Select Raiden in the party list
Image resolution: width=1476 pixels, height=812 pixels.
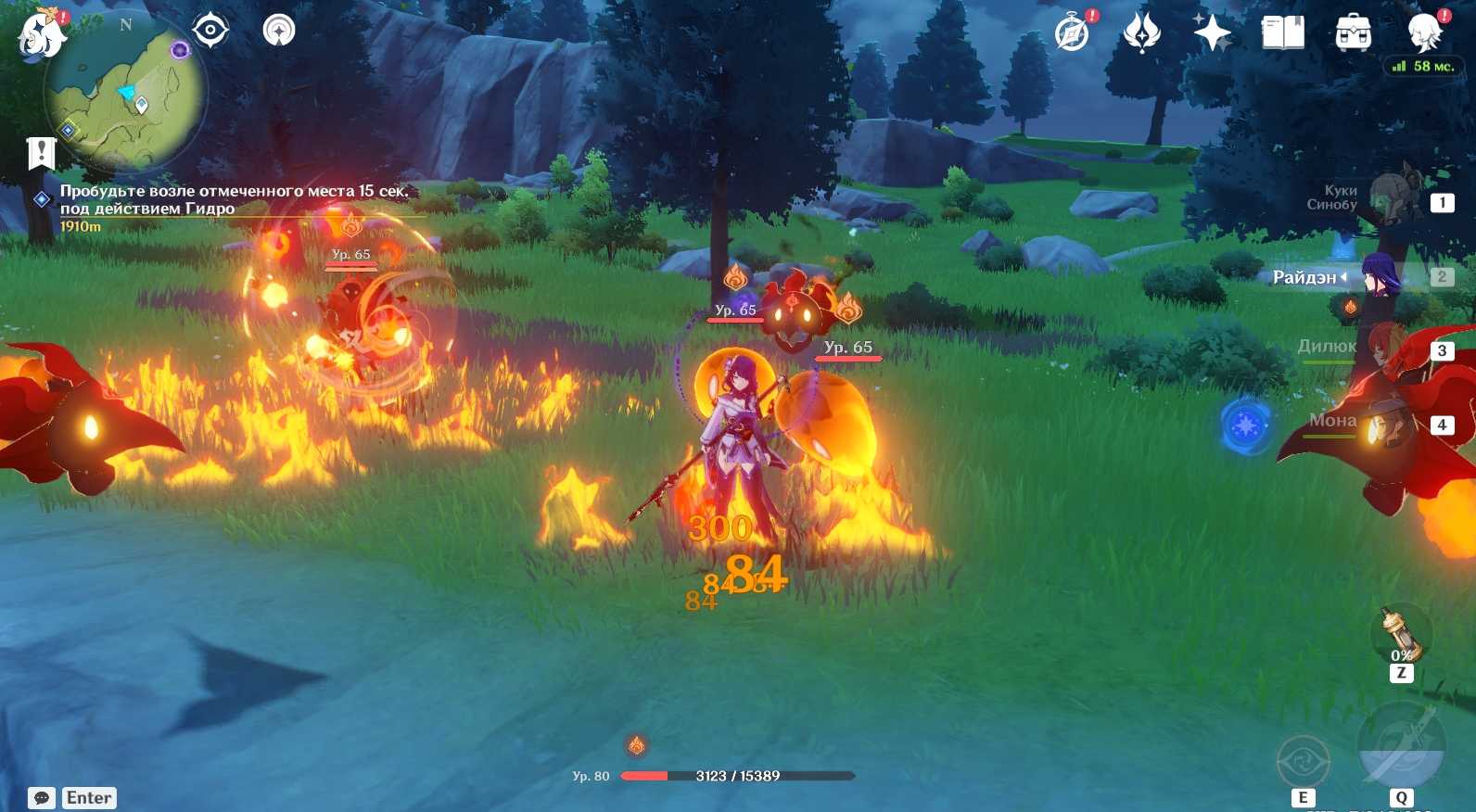pyautogui.click(x=1380, y=276)
